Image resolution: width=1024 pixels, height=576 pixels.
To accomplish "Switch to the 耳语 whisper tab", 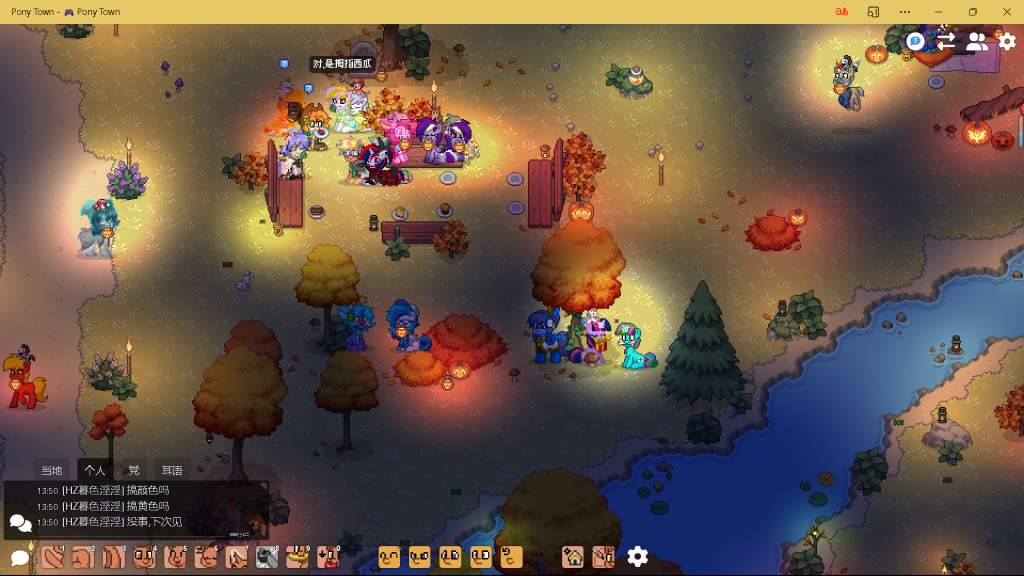I will [x=172, y=470].
